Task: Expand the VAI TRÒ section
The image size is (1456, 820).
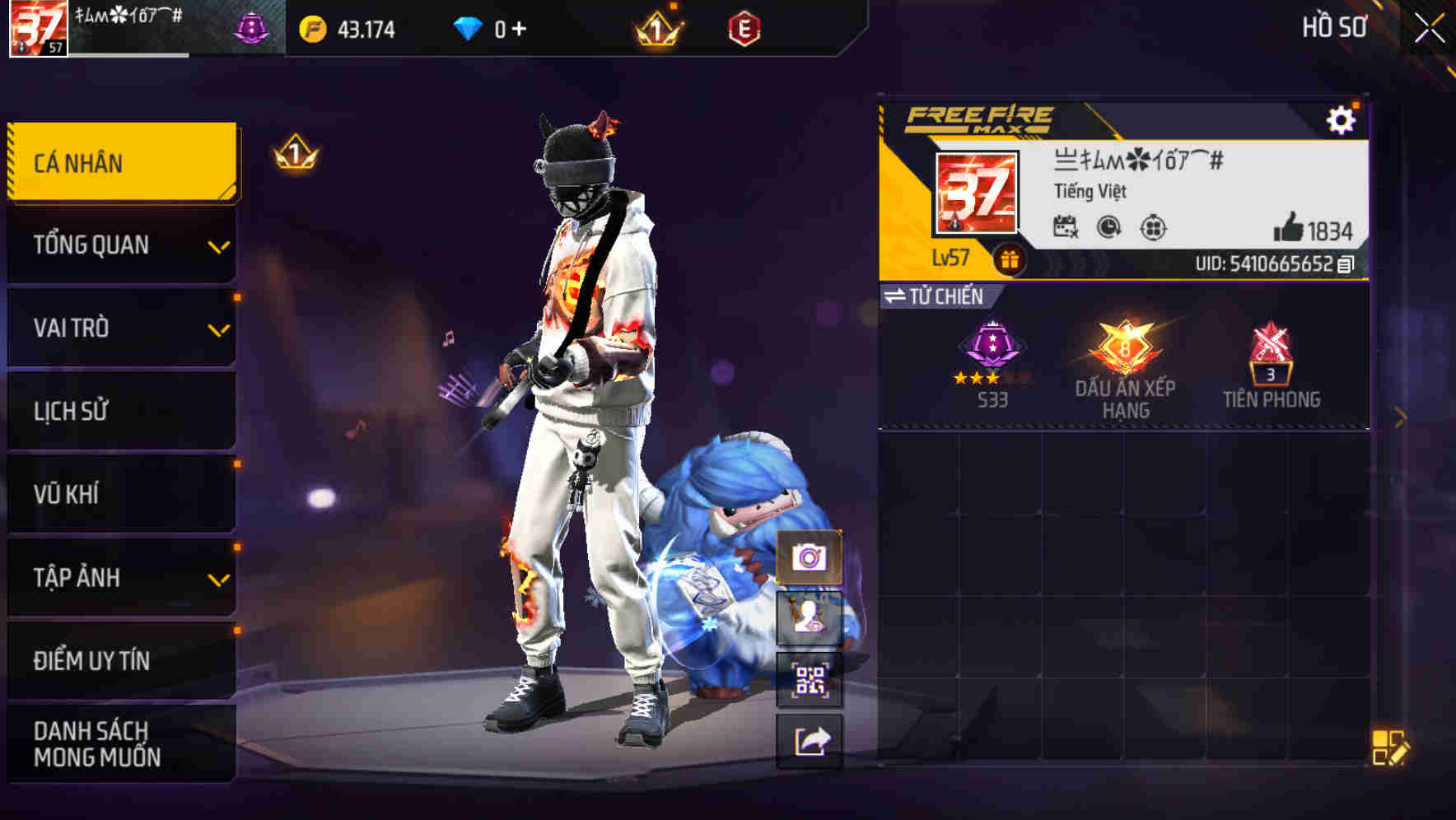Action: click(122, 328)
